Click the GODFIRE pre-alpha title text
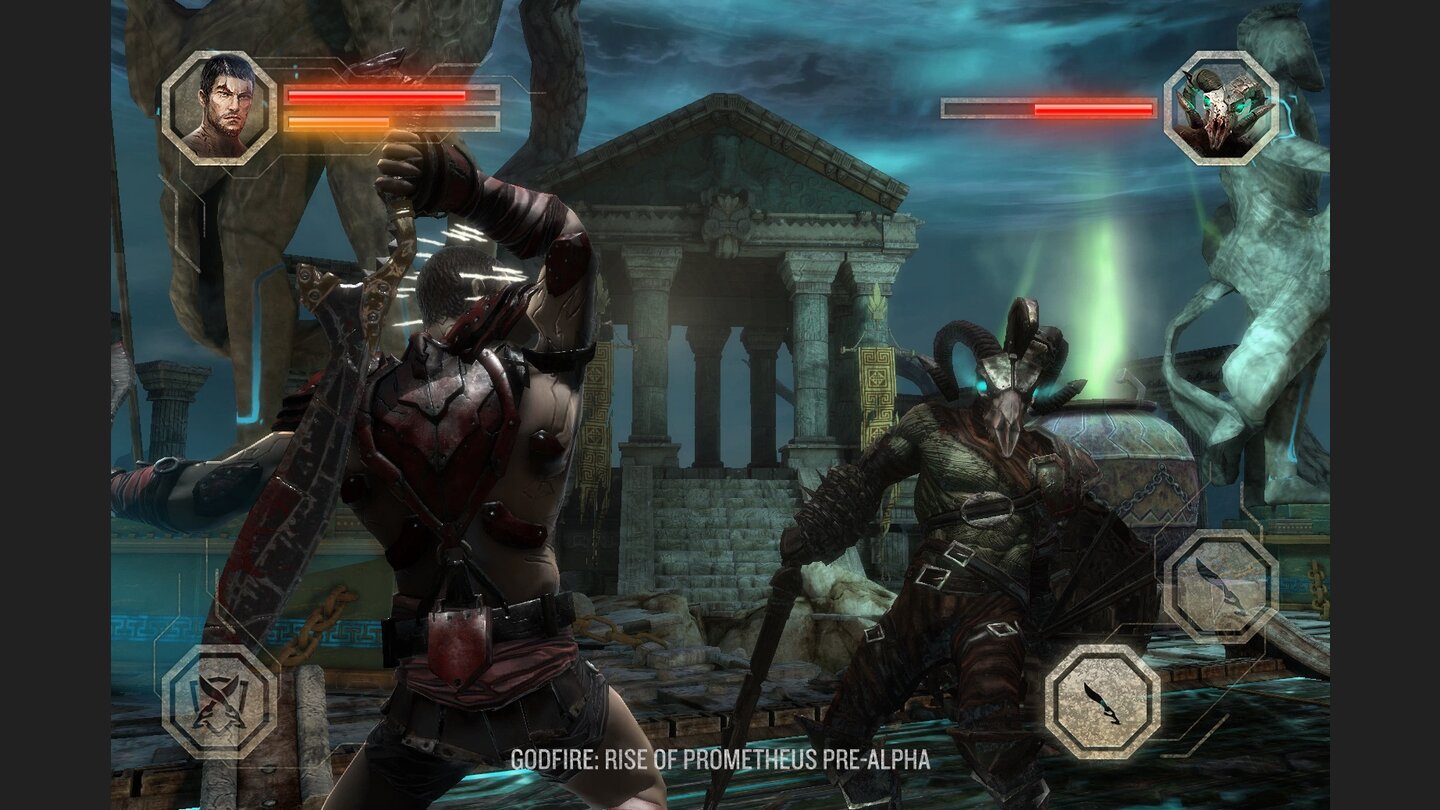The width and height of the screenshot is (1440, 810). pyautogui.click(x=720, y=760)
